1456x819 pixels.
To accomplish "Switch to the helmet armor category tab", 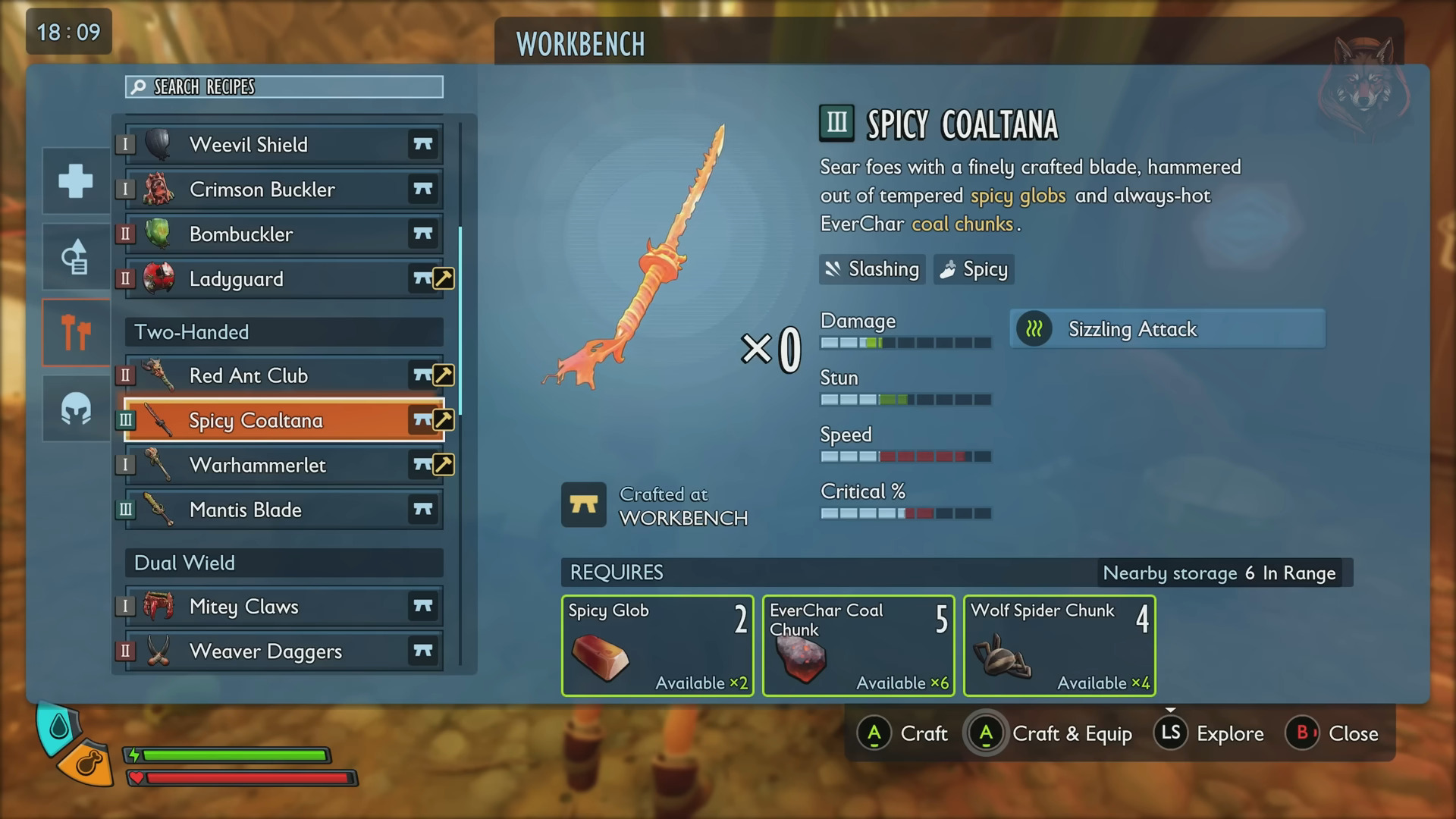I will (x=76, y=409).
